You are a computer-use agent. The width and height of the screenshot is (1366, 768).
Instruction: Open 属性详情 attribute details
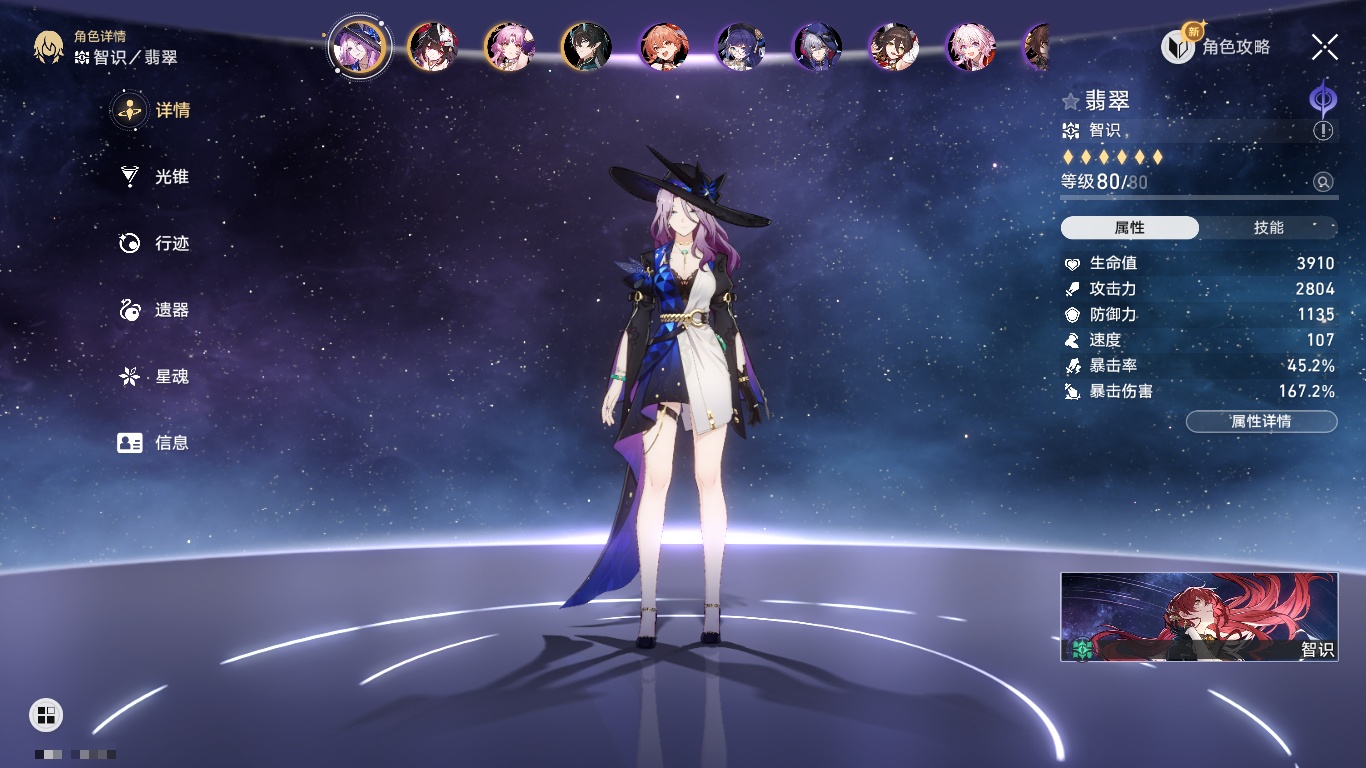[1261, 421]
